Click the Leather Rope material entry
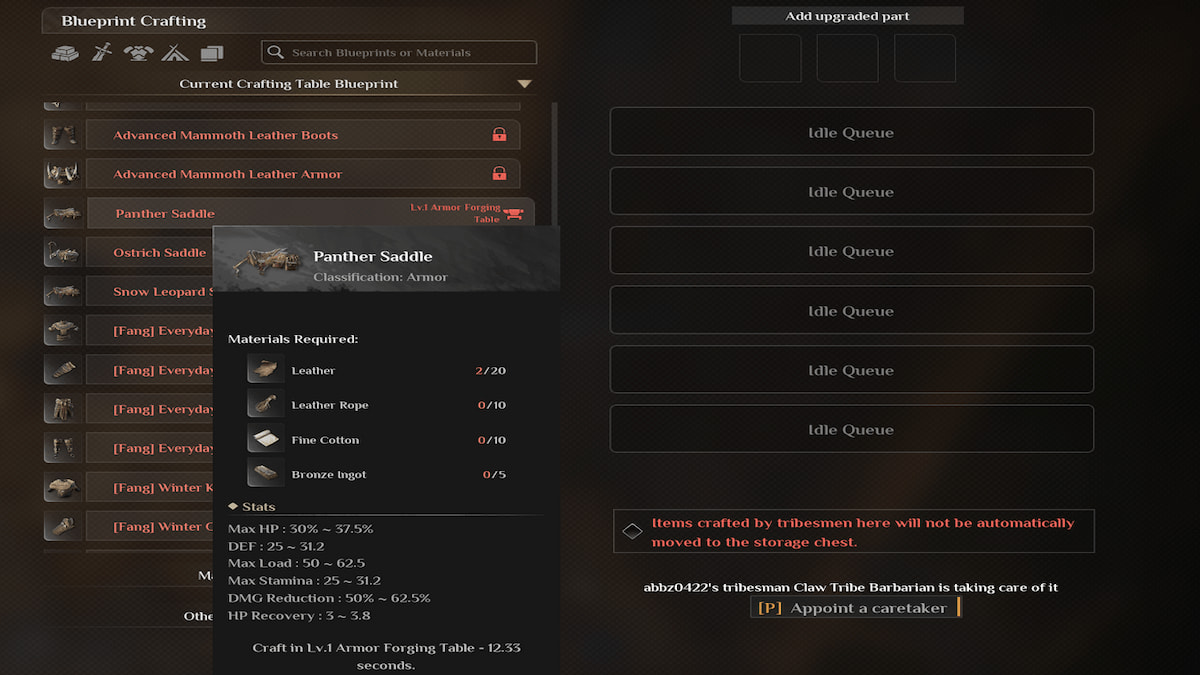 [x=329, y=406]
